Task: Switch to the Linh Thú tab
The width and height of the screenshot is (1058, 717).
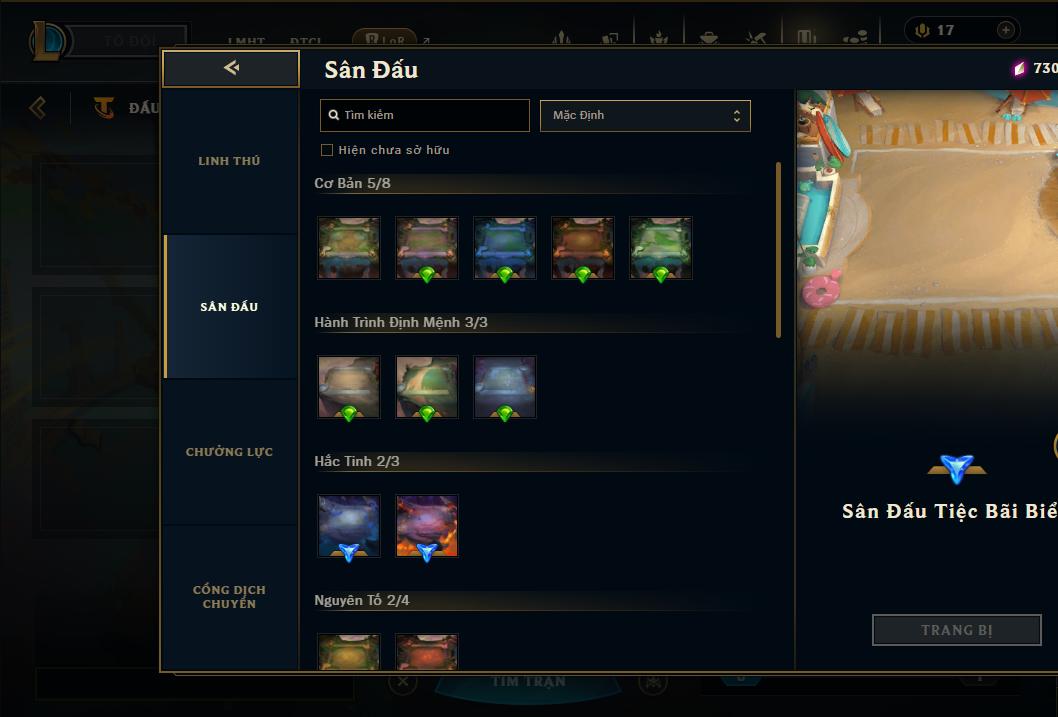Action: click(229, 161)
